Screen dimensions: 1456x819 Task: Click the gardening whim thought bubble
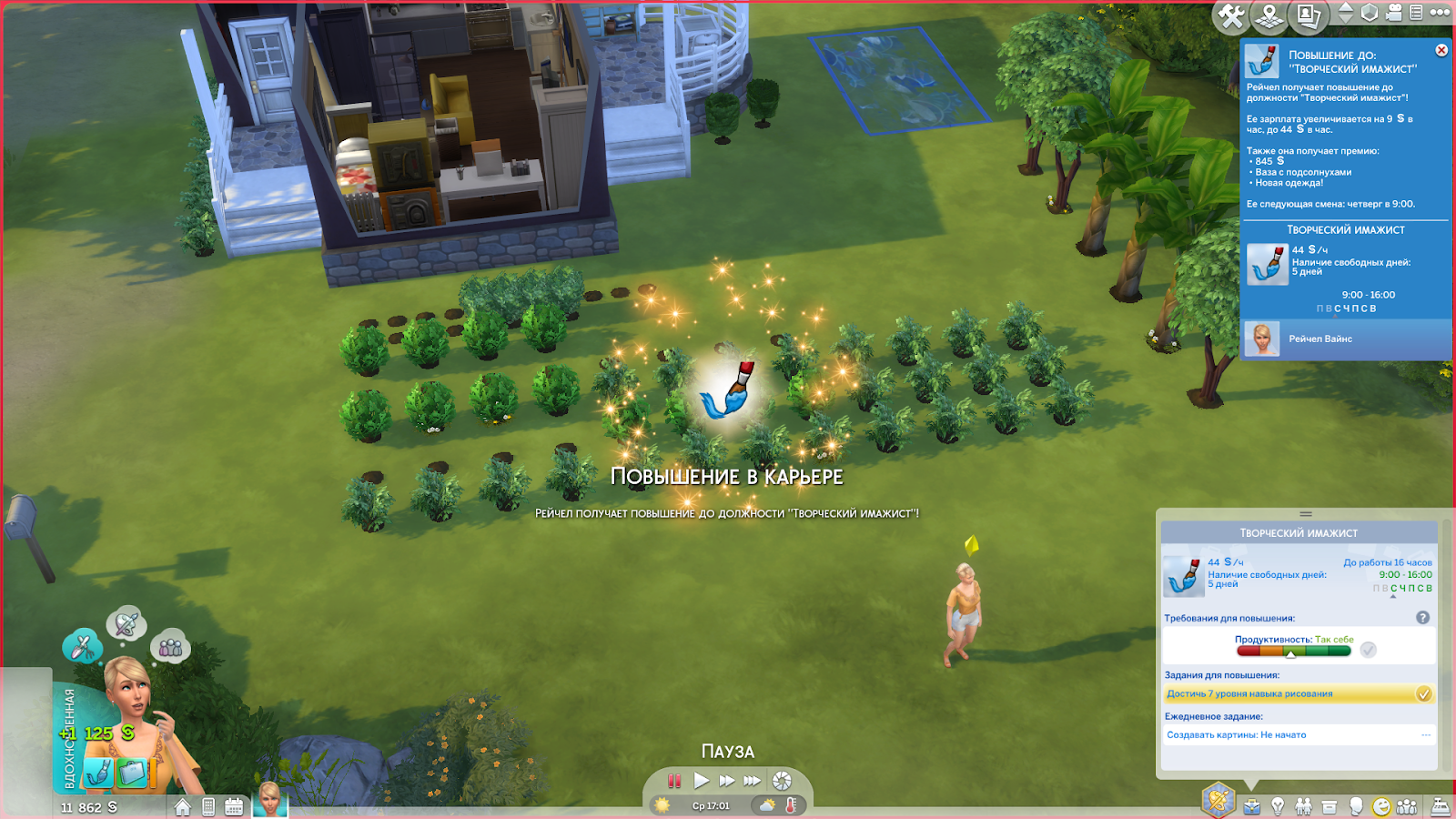pos(82,647)
